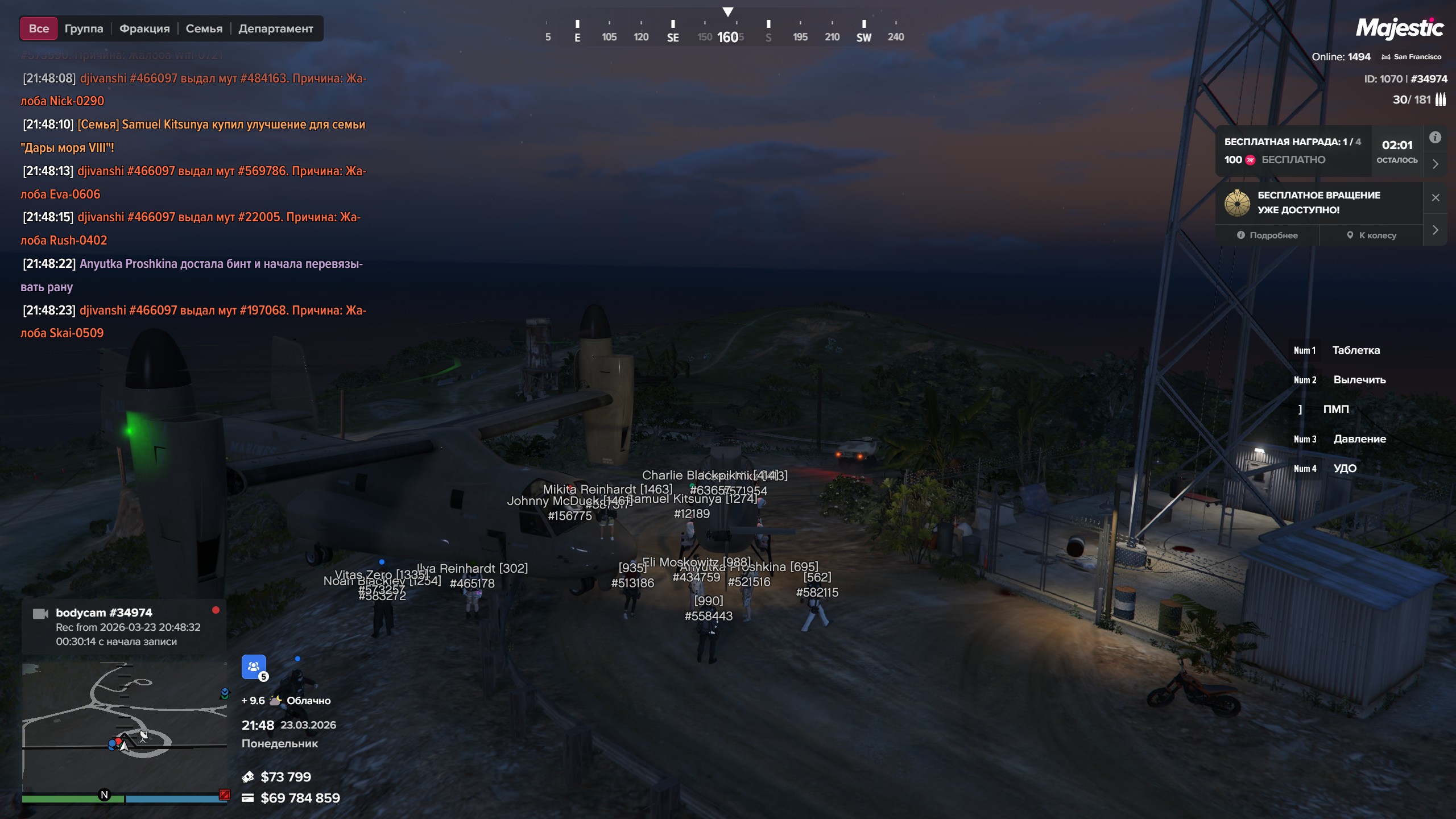Open the Группа chat tab
The image size is (1456, 819).
click(84, 28)
